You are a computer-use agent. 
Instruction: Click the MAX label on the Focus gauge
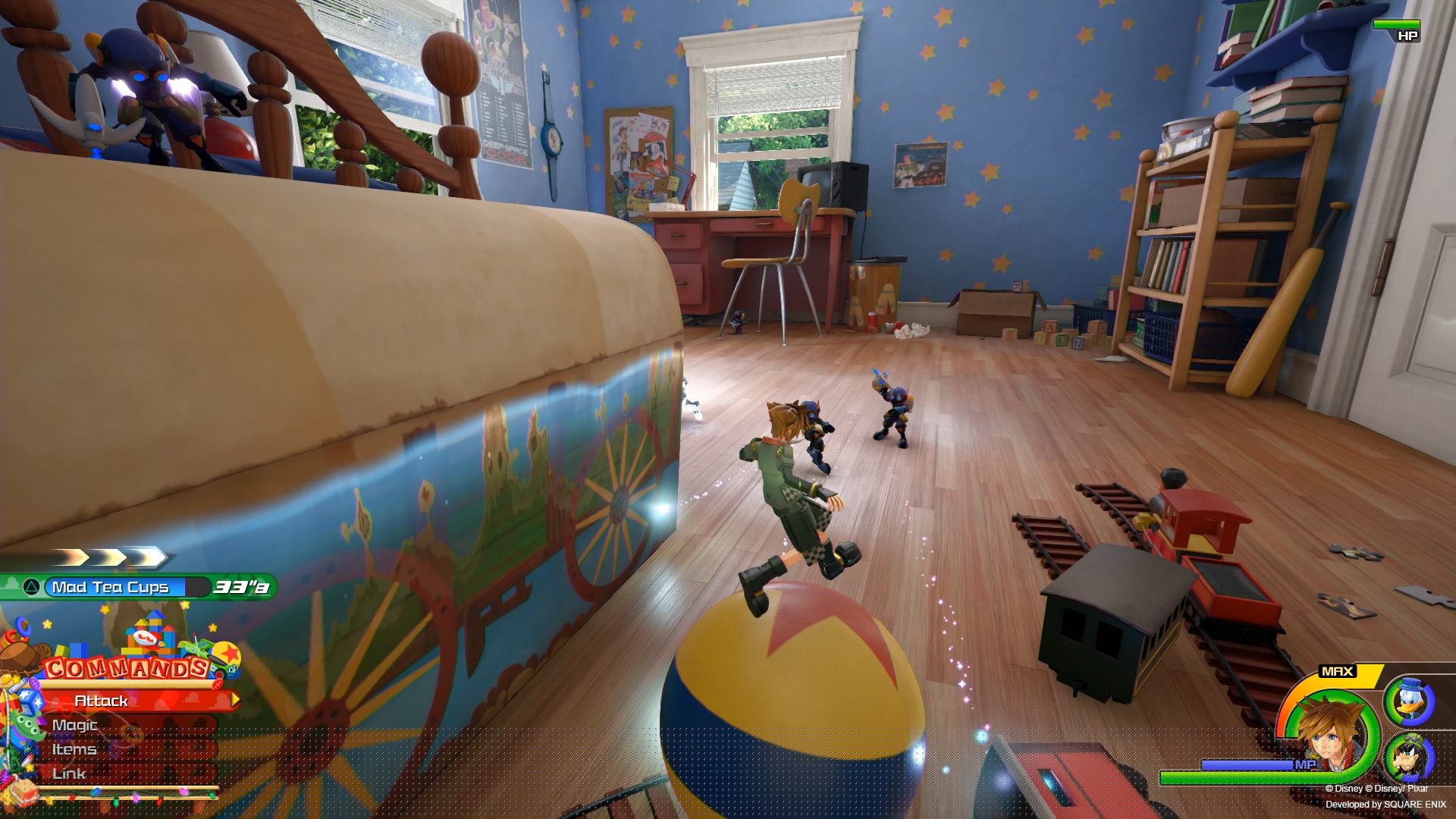pyautogui.click(x=1338, y=672)
